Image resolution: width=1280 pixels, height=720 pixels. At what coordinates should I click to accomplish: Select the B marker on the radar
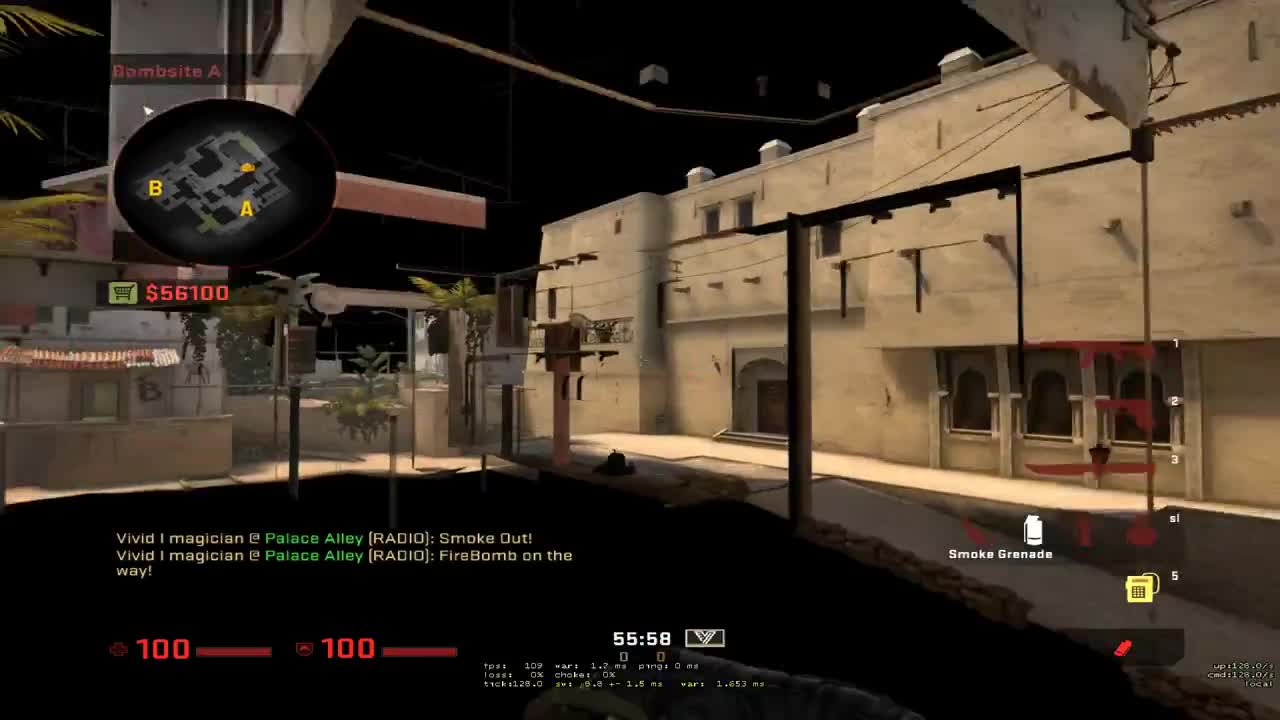click(154, 187)
